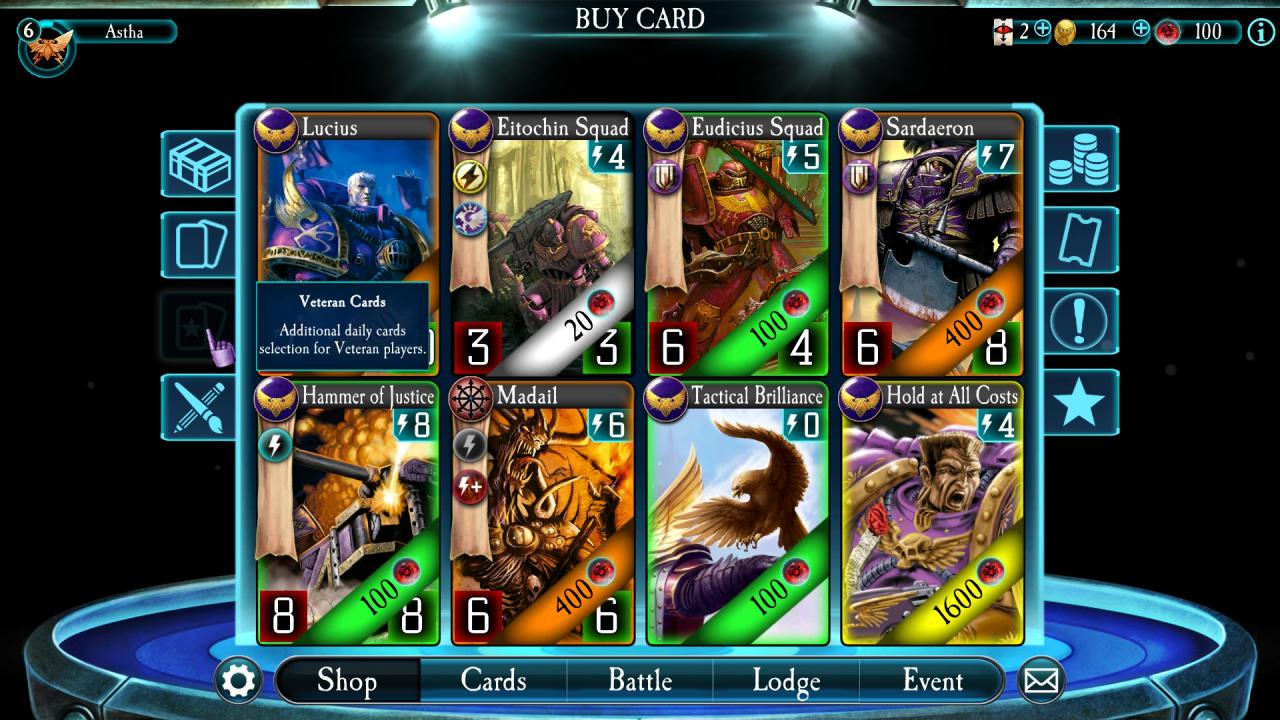
Task: Open the mail envelope inbox
Action: click(1041, 682)
